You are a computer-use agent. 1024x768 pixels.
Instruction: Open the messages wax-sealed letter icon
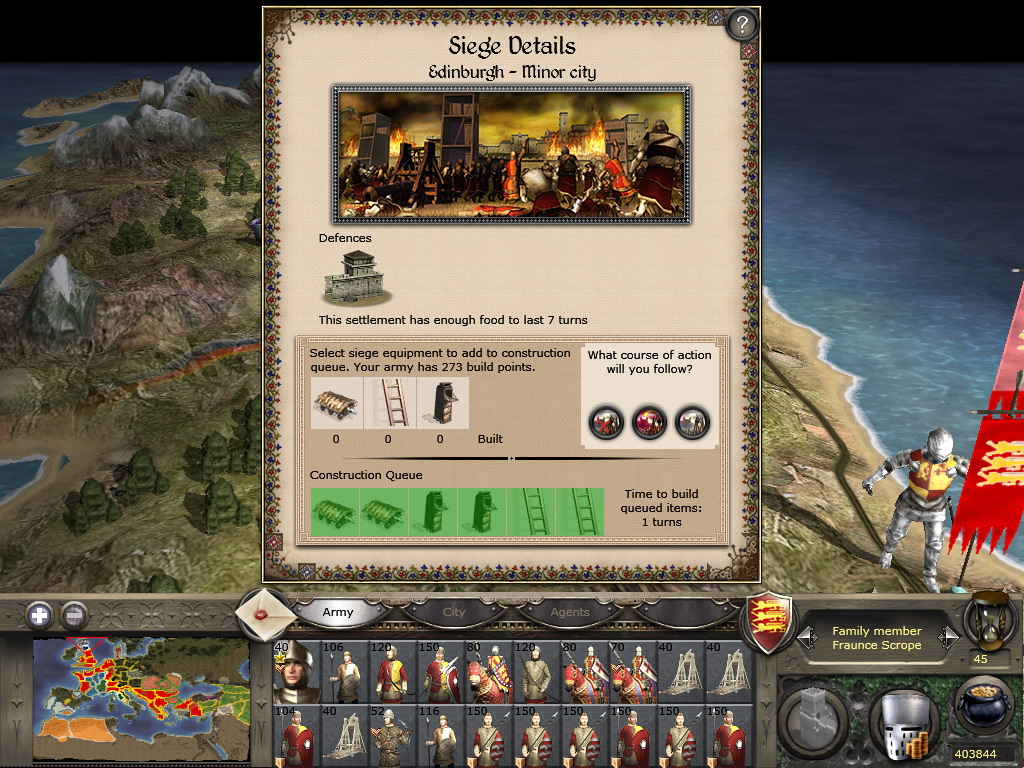point(265,612)
